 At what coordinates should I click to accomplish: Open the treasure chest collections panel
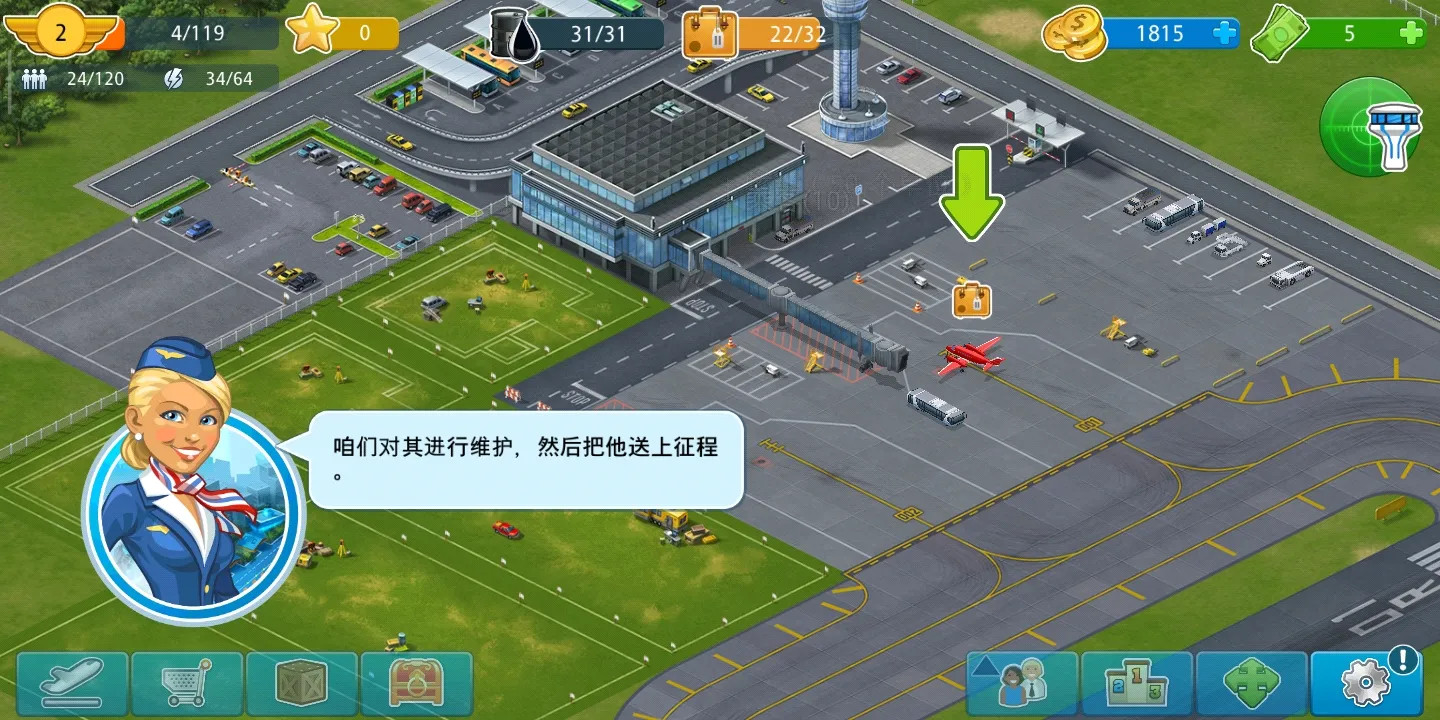click(x=417, y=683)
